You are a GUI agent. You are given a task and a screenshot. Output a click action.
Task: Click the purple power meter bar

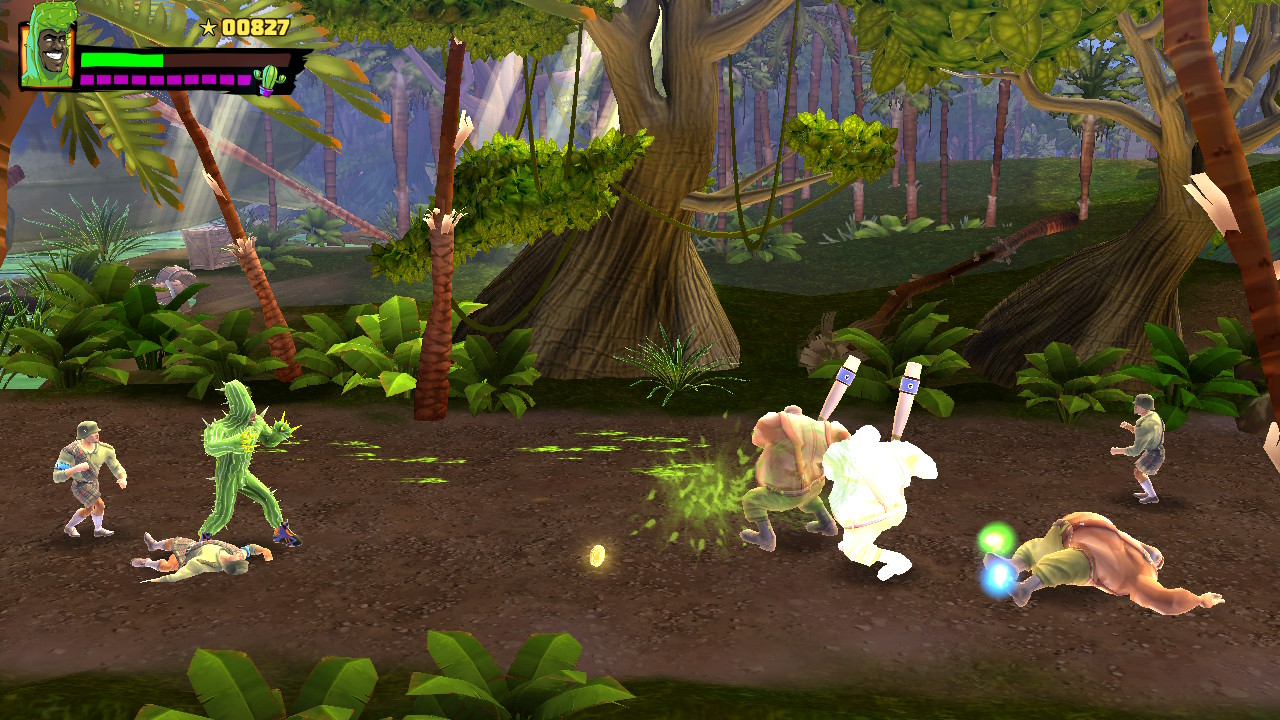(165, 79)
